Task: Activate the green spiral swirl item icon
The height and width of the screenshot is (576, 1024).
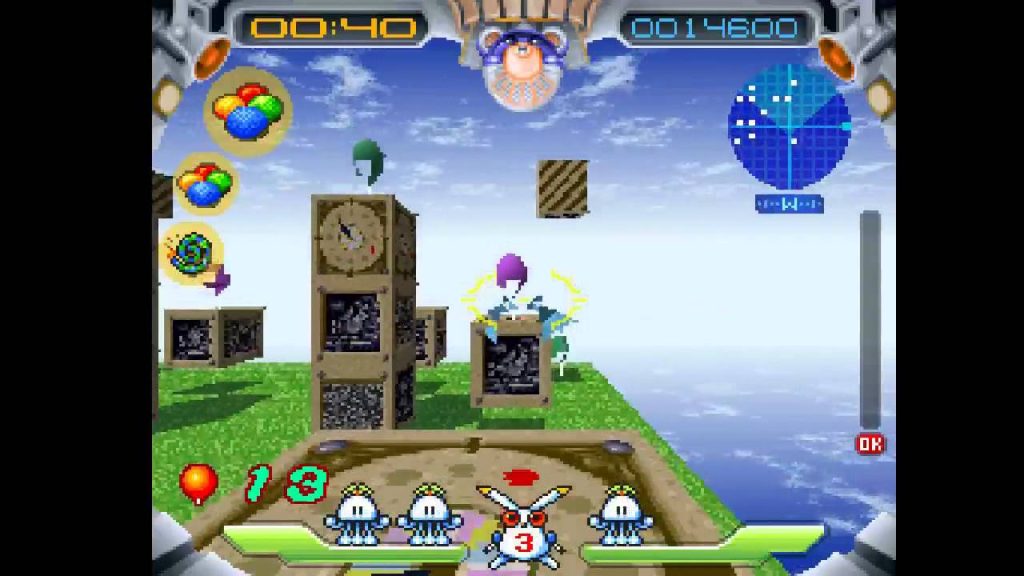Action: (x=191, y=252)
